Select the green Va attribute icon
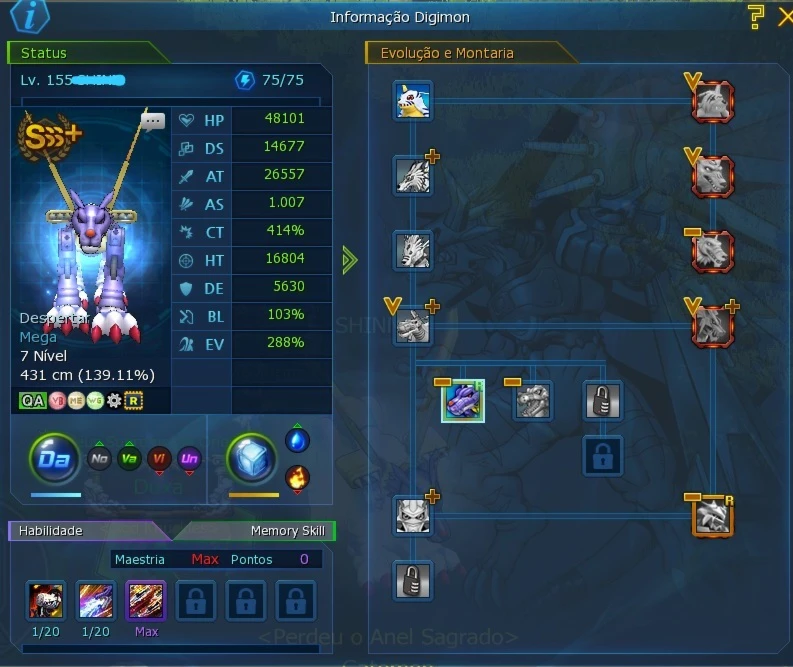The height and width of the screenshot is (667, 793). pos(128,459)
